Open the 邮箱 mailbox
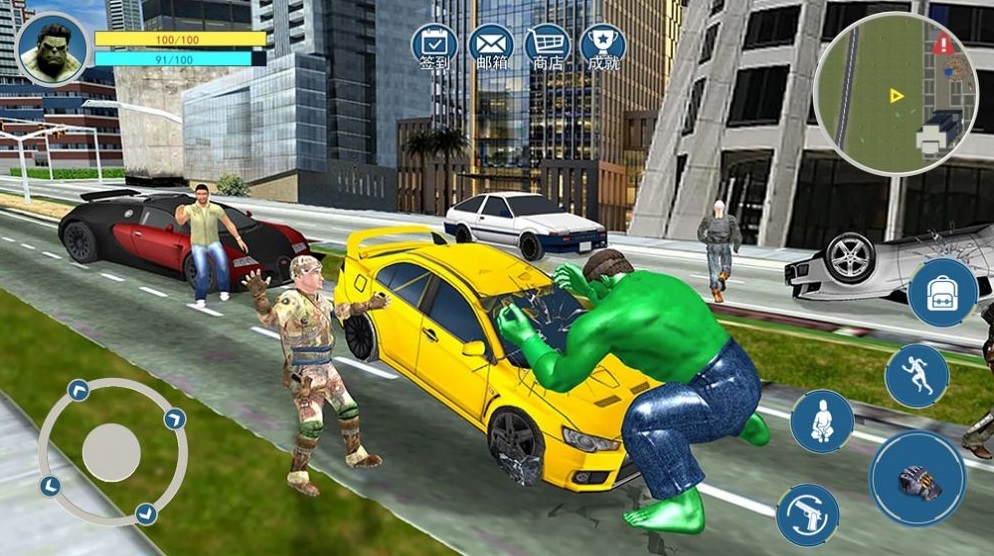The height and width of the screenshot is (556, 994). pos(490,46)
